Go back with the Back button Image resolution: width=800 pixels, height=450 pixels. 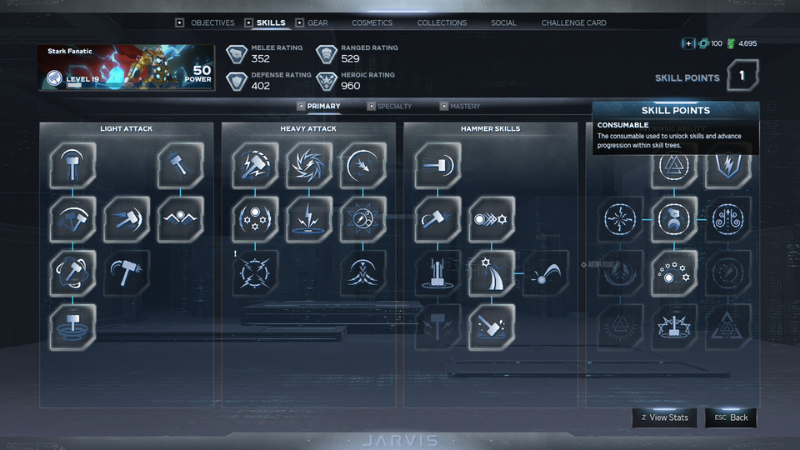point(731,417)
